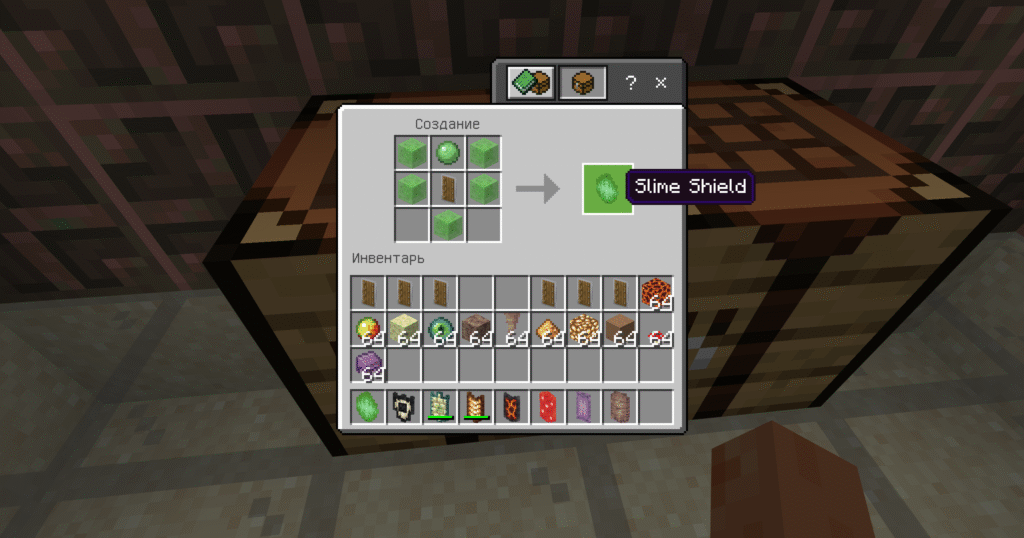Viewport: 1024px width, 538px height.
Task: Pick up the slimeball in the crafting grid
Action: [447, 153]
